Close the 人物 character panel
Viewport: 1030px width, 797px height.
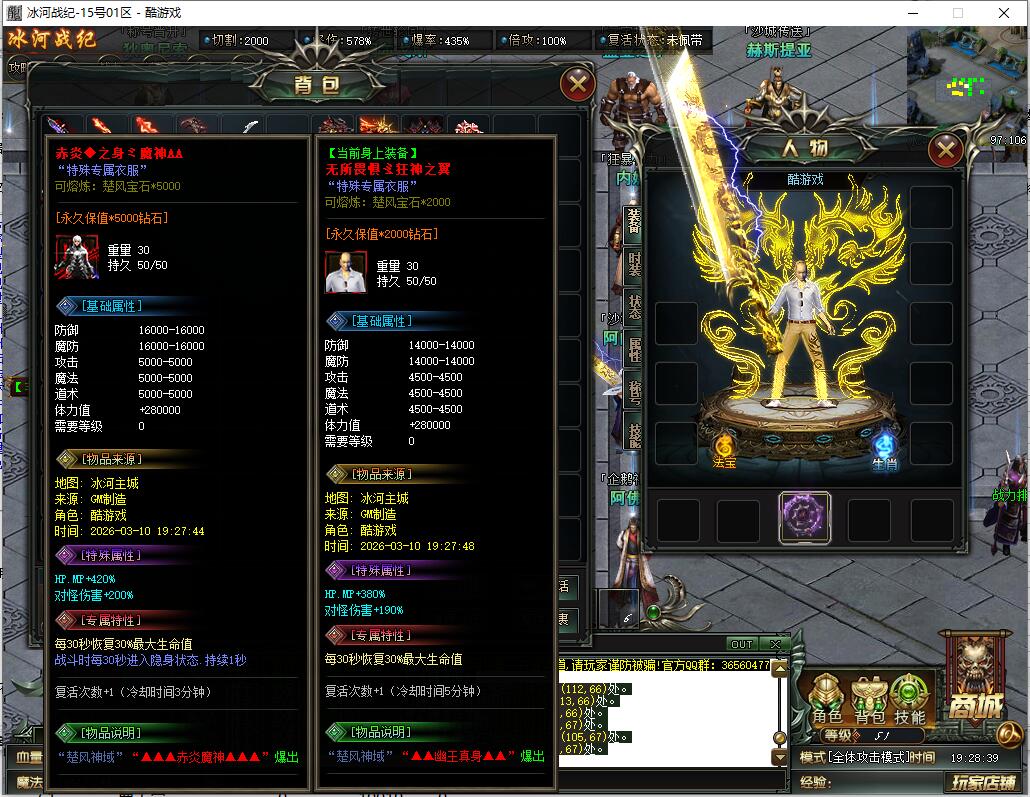pyautogui.click(x=944, y=150)
